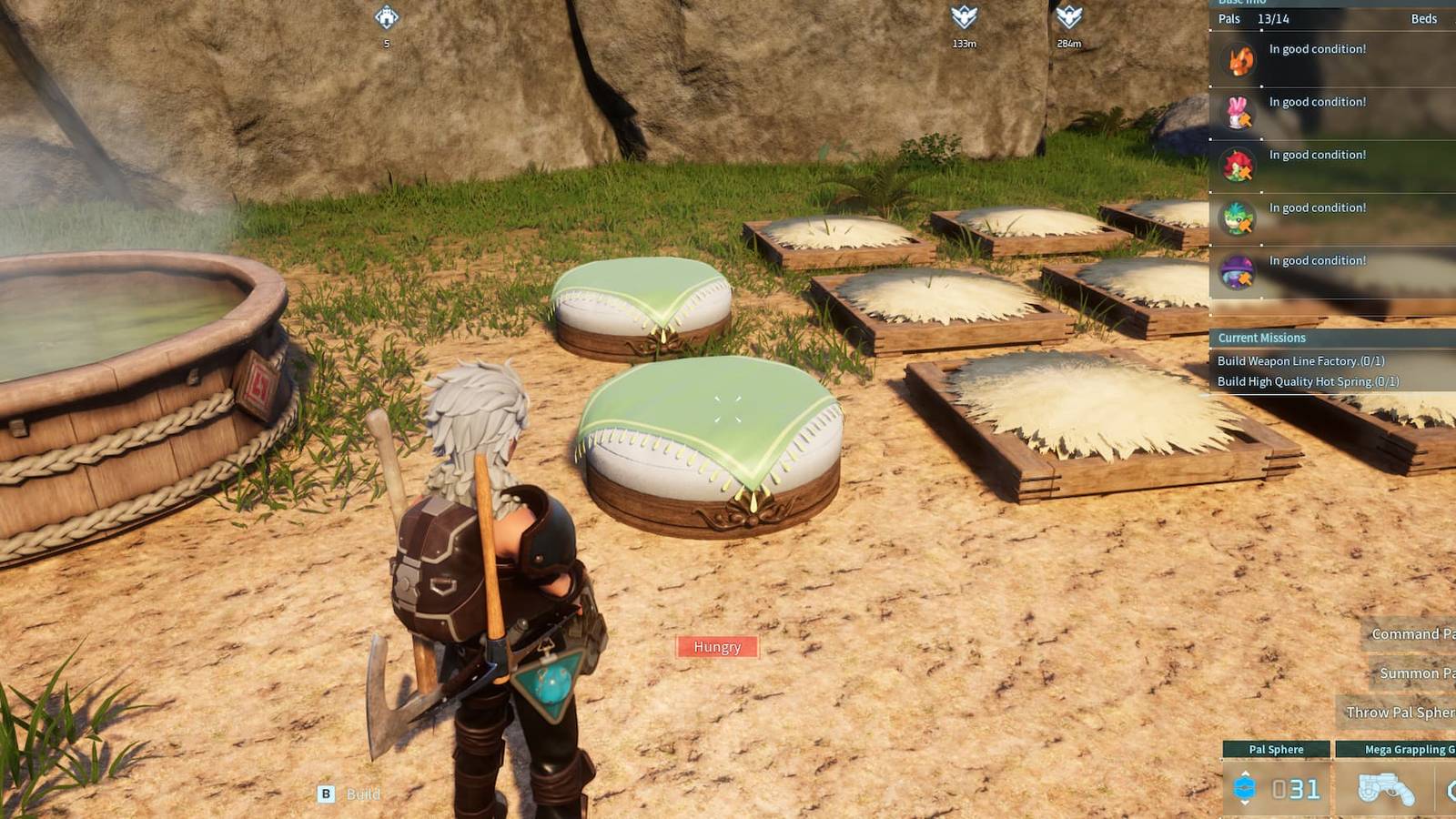Screen dimensions: 1456x819
Task: Select the Pal Sphere hotbar icon
Action: pos(1245,788)
